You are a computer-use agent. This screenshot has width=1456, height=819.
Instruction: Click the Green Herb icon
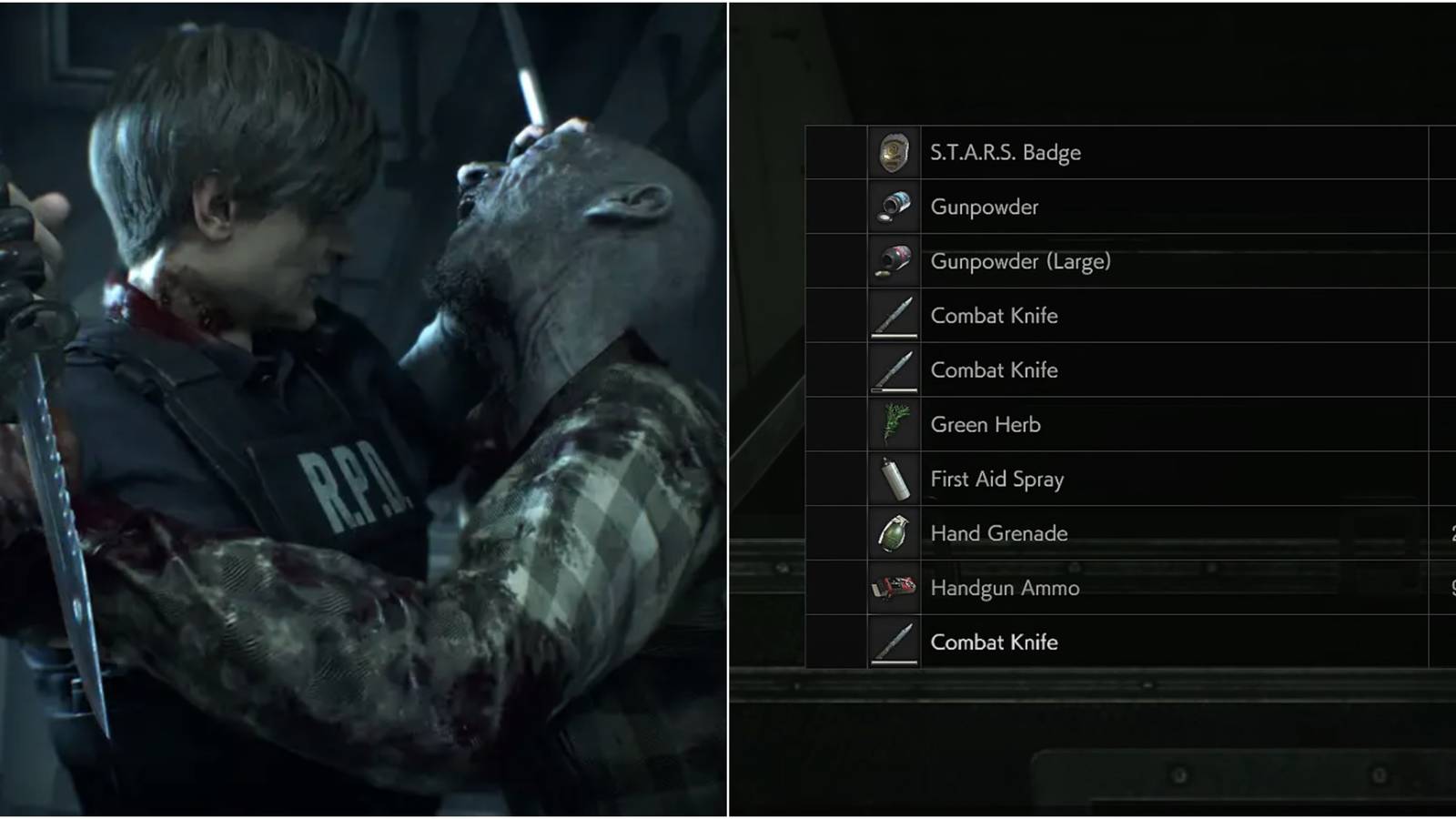tap(893, 424)
